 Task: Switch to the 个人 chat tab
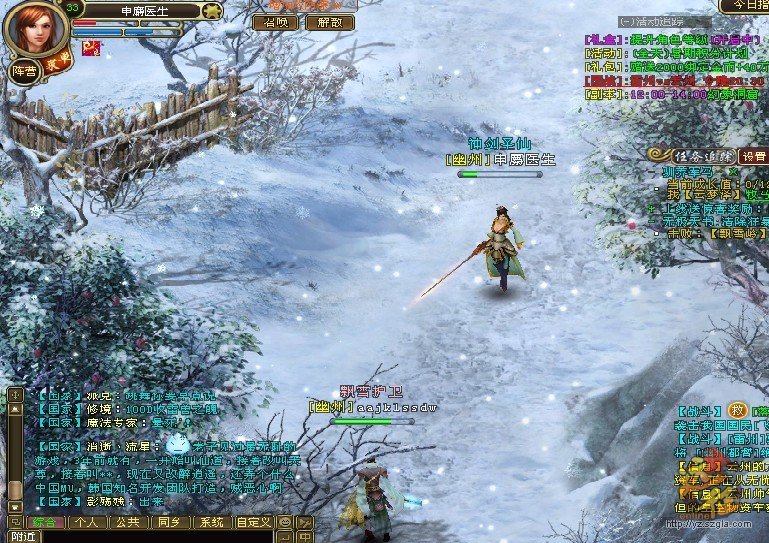pyautogui.click(x=87, y=522)
